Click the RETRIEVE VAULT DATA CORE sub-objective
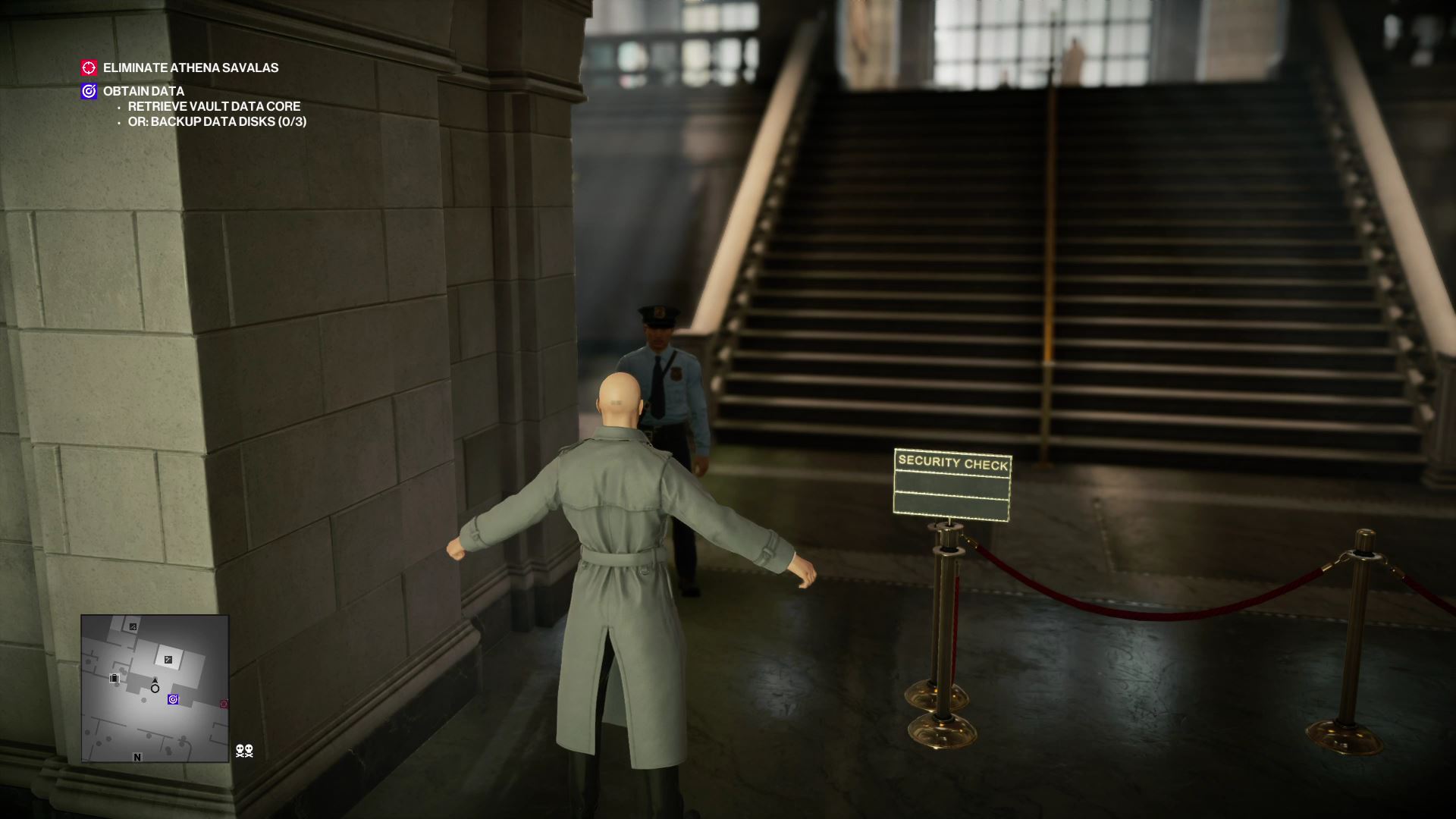The width and height of the screenshot is (1456, 819). tap(213, 106)
